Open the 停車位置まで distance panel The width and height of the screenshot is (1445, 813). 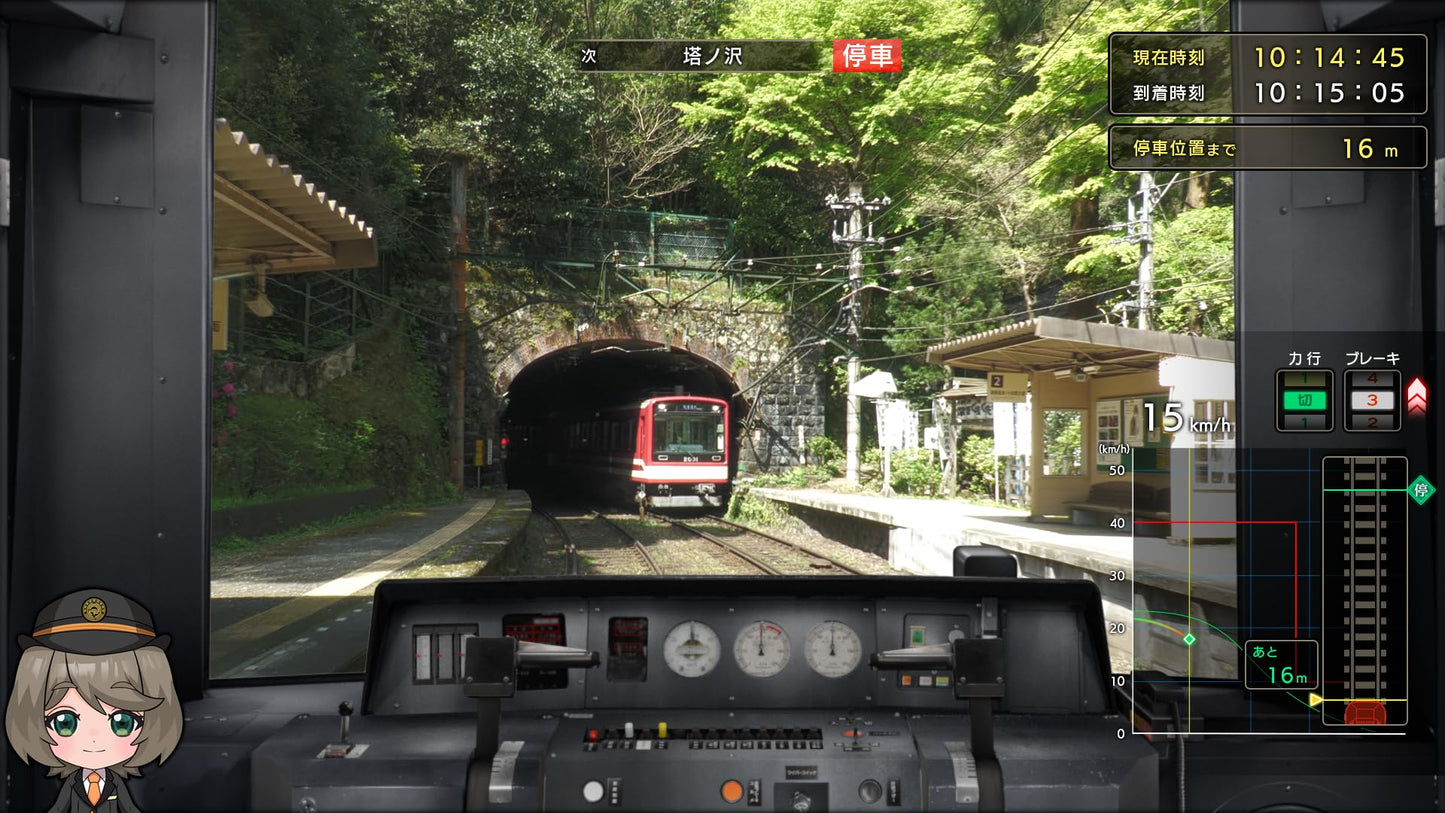click(x=1267, y=147)
